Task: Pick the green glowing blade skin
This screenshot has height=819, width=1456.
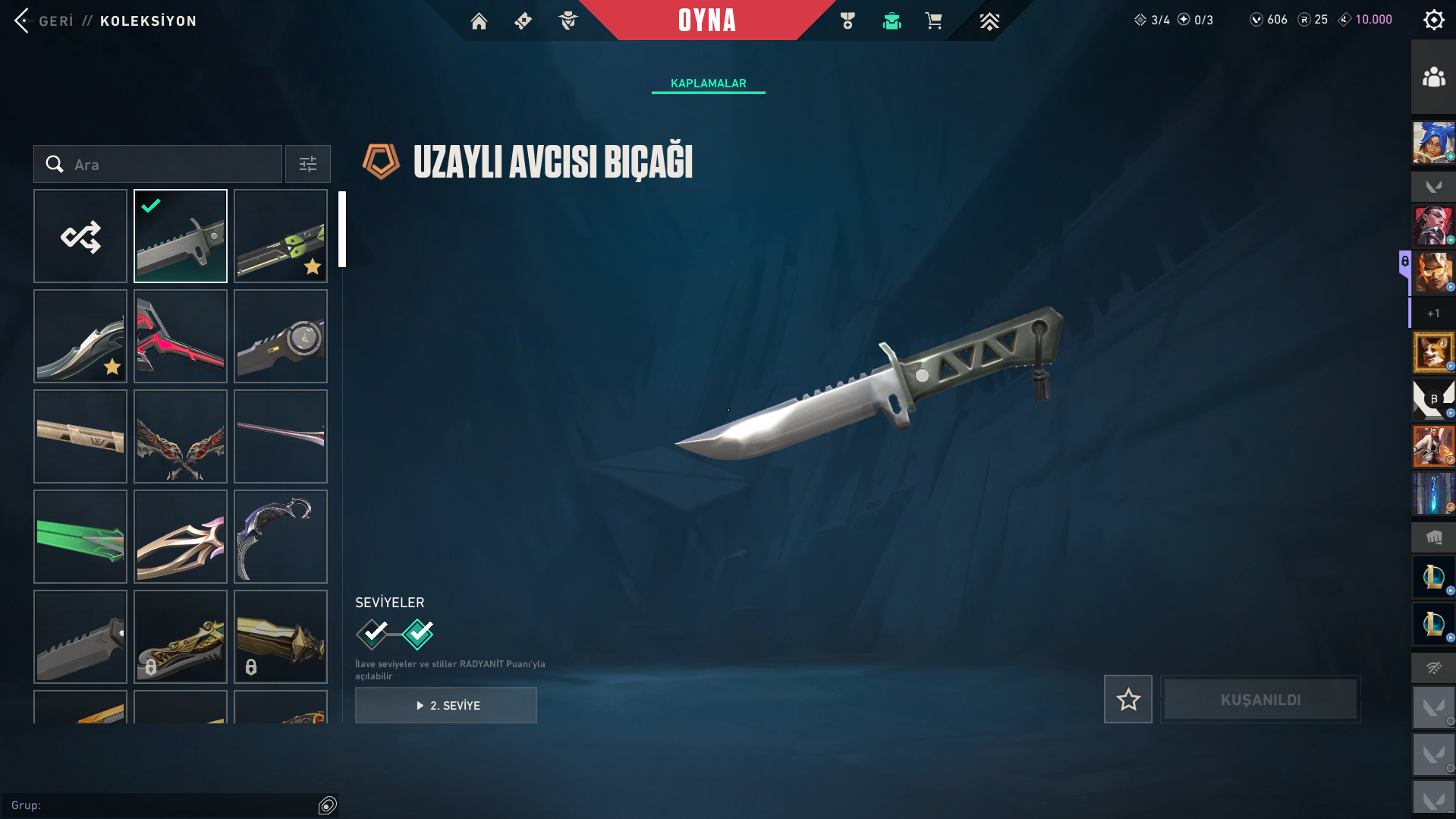Action: [80, 537]
